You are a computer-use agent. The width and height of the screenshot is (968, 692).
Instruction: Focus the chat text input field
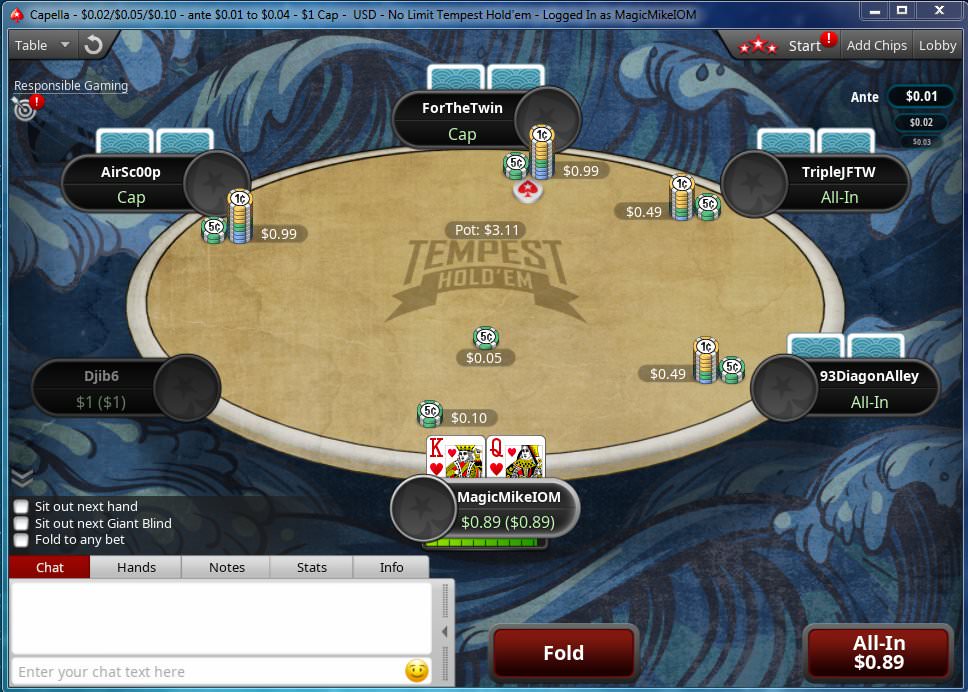coord(205,672)
